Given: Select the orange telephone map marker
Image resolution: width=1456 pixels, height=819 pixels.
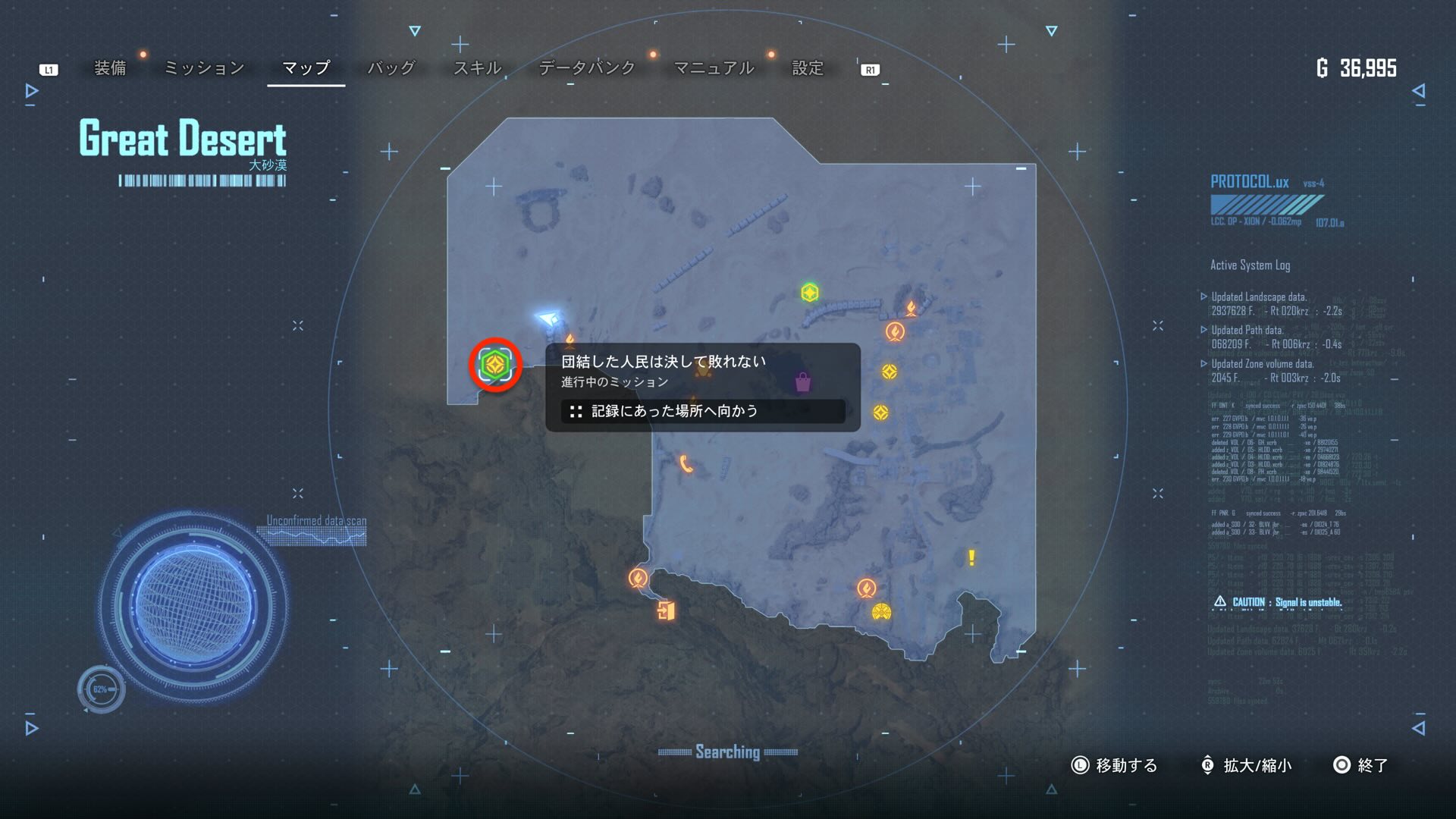Looking at the screenshot, I should [686, 463].
